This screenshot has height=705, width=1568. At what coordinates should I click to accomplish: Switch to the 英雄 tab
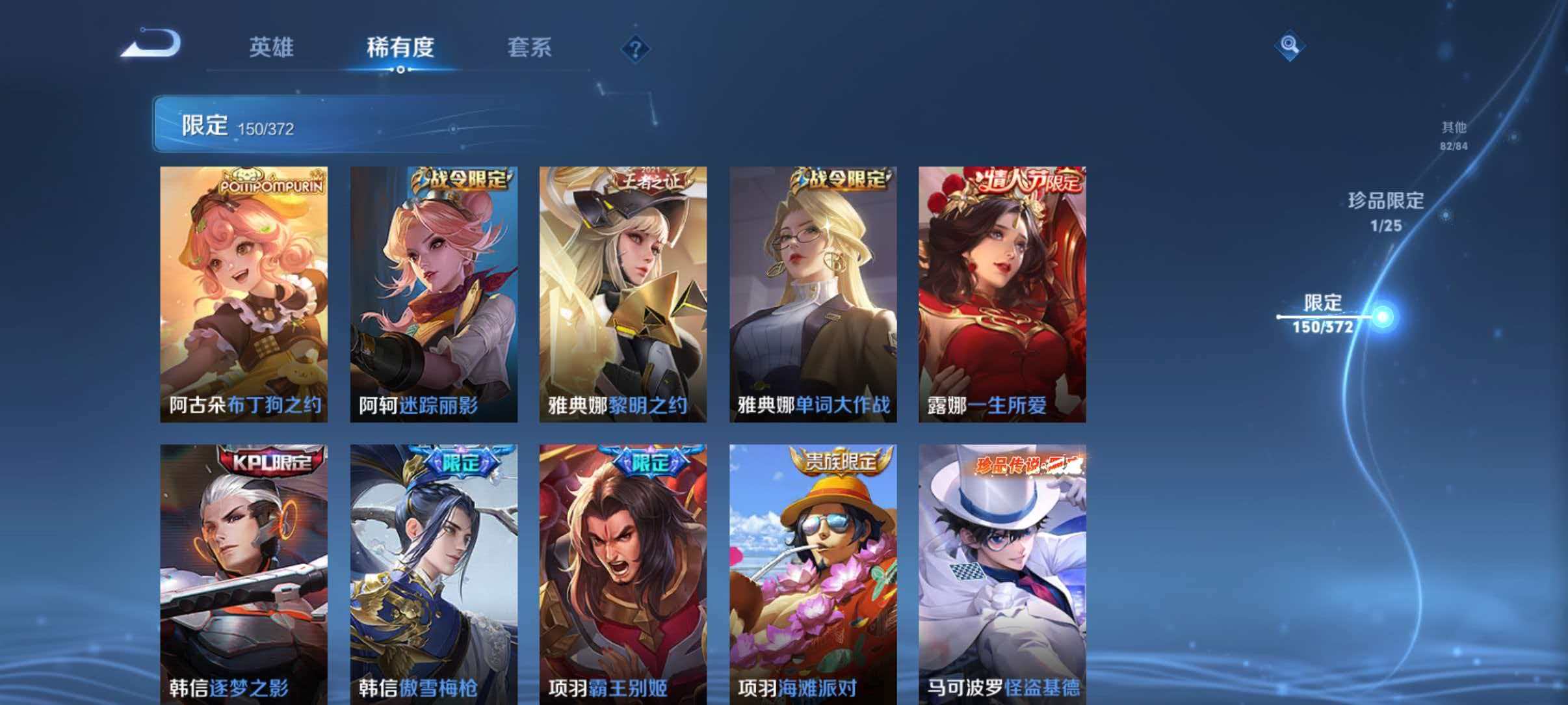pos(273,47)
